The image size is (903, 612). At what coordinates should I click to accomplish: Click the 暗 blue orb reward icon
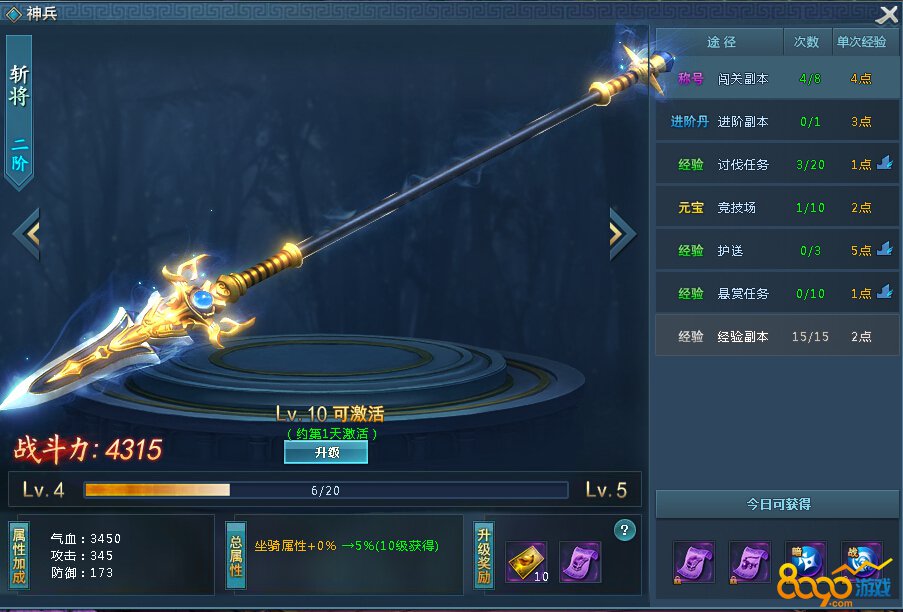[x=806, y=562]
